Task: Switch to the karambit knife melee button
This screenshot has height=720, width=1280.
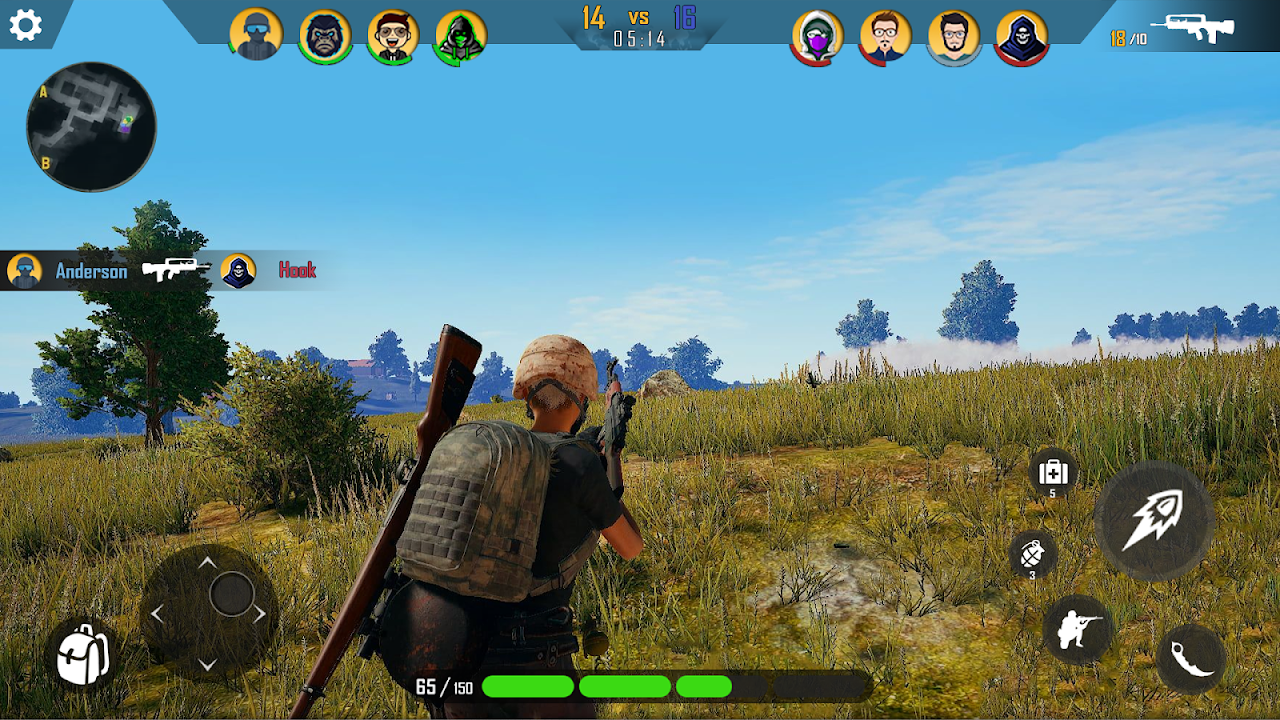Action: click(x=1191, y=659)
